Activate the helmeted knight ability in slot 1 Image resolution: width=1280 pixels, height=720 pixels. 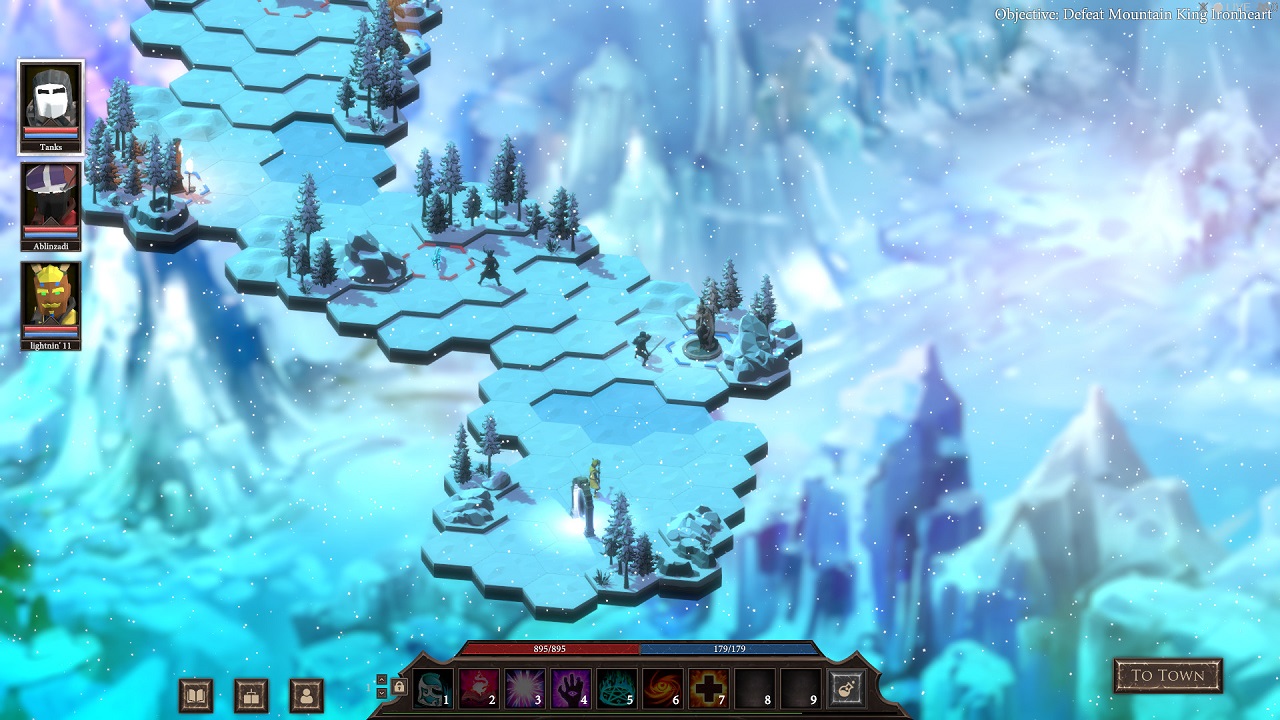pyautogui.click(x=432, y=688)
